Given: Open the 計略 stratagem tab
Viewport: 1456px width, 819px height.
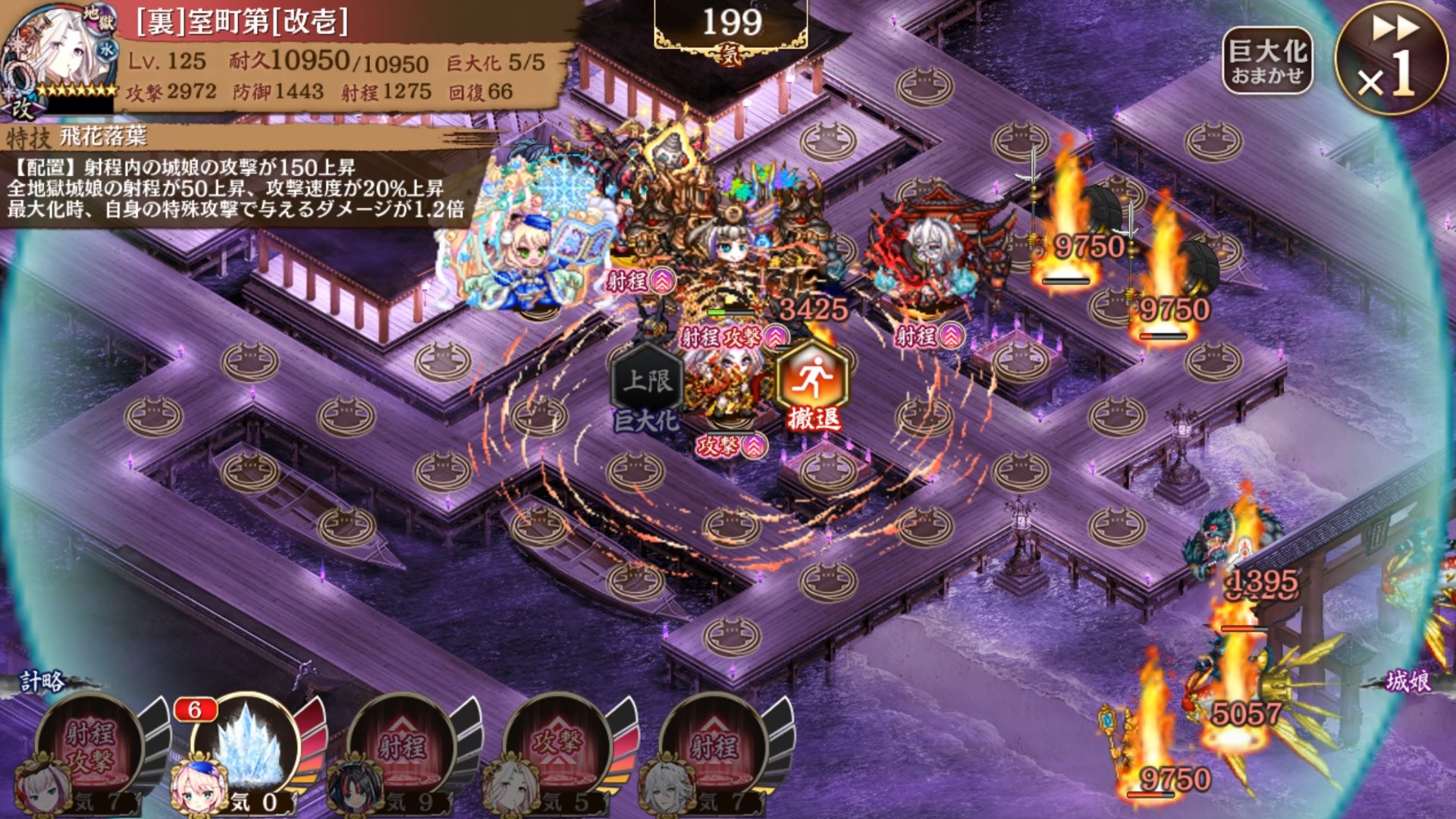Looking at the screenshot, I should tap(42, 682).
